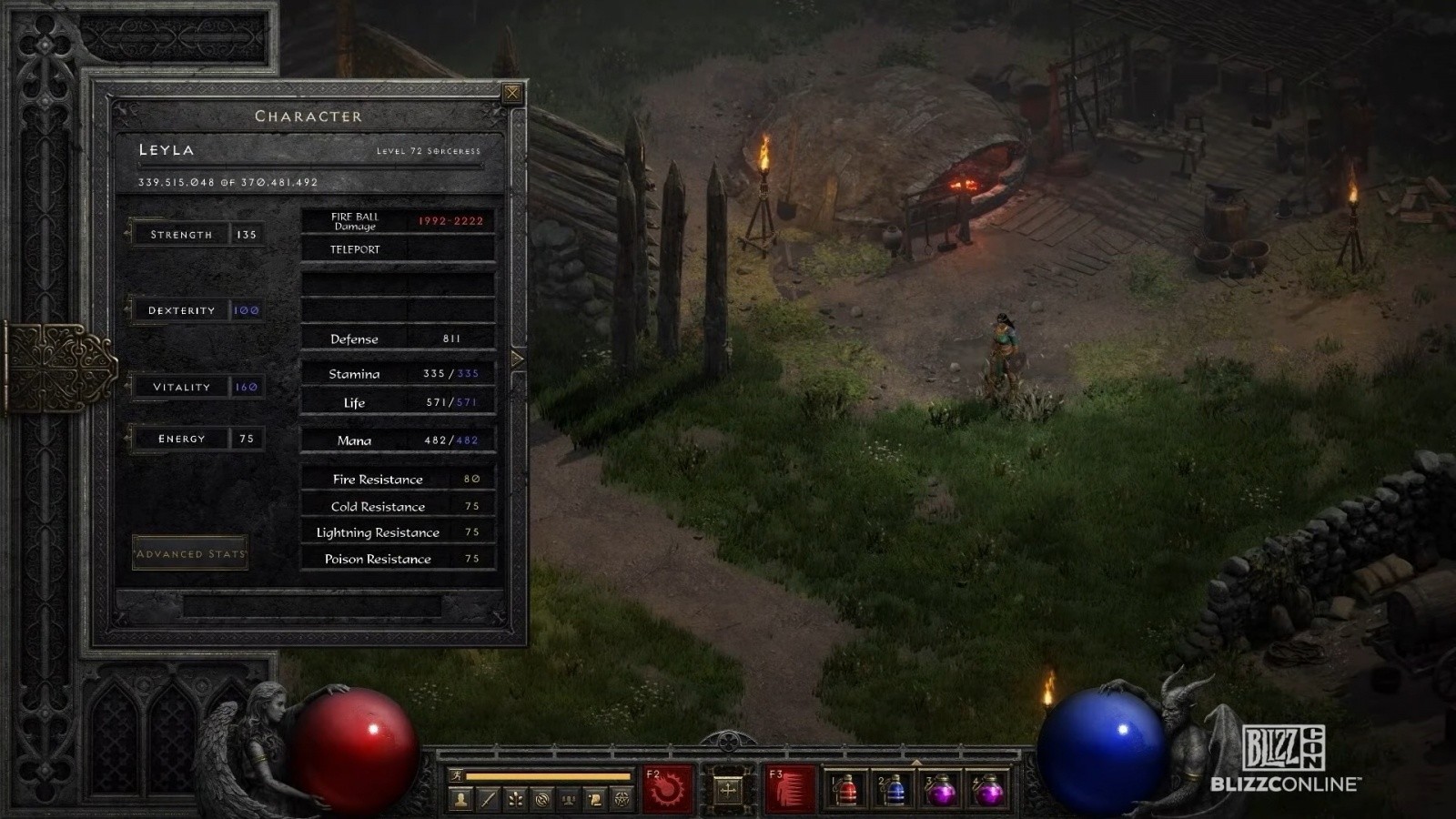Viewport: 1456px width, 819px height.
Task: Click the pentagram game menu icon
Action: tap(622, 800)
